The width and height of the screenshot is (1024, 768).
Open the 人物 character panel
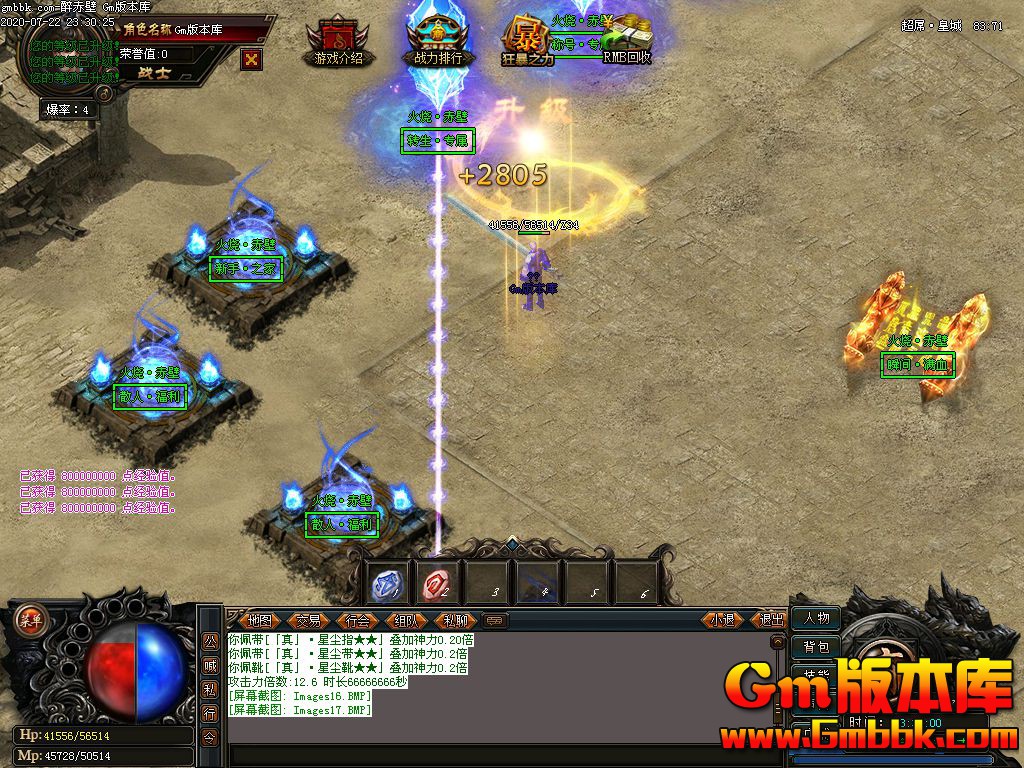pos(816,618)
